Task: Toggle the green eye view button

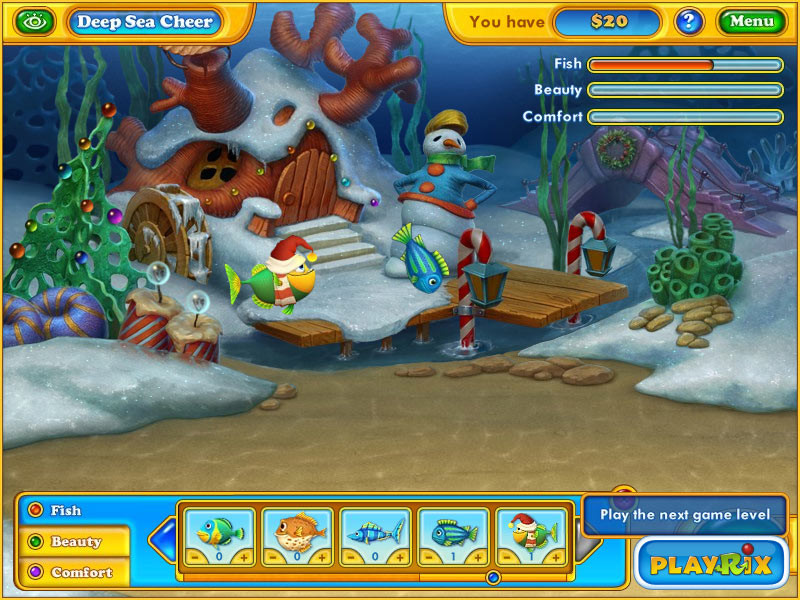Action: [x=36, y=20]
